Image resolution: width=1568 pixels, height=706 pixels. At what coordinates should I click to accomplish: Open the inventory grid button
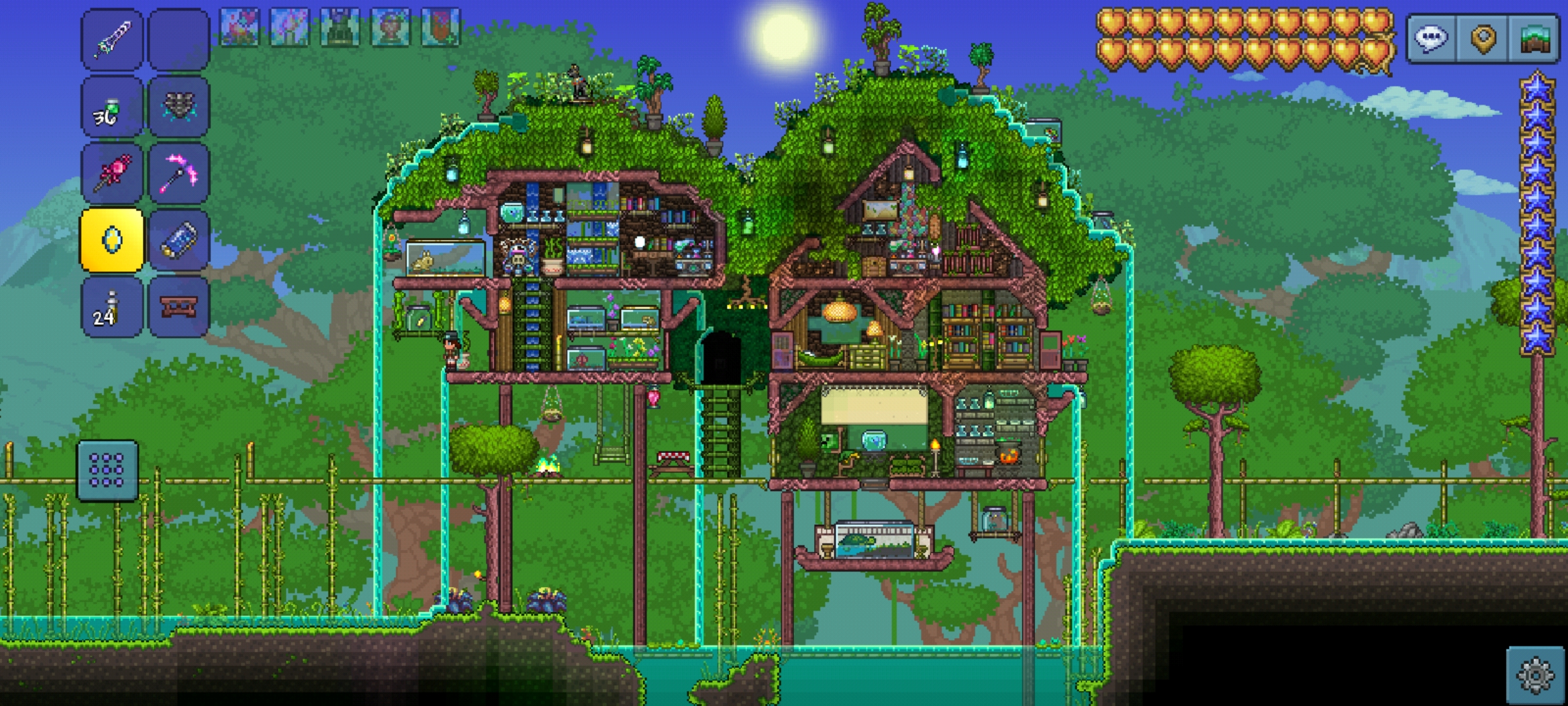coord(107,471)
